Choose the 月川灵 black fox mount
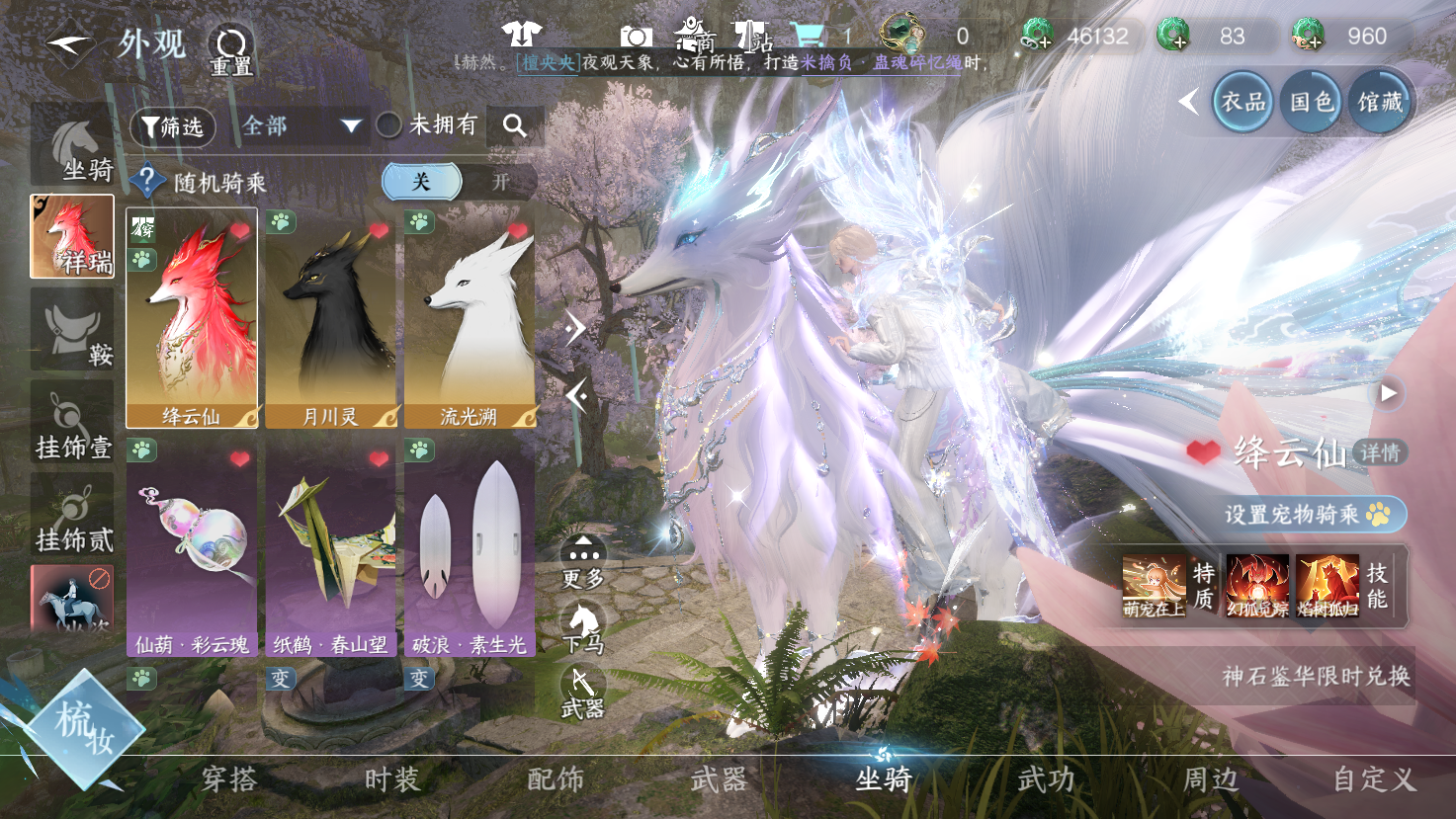This screenshot has height=819, width=1456. pos(330,318)
